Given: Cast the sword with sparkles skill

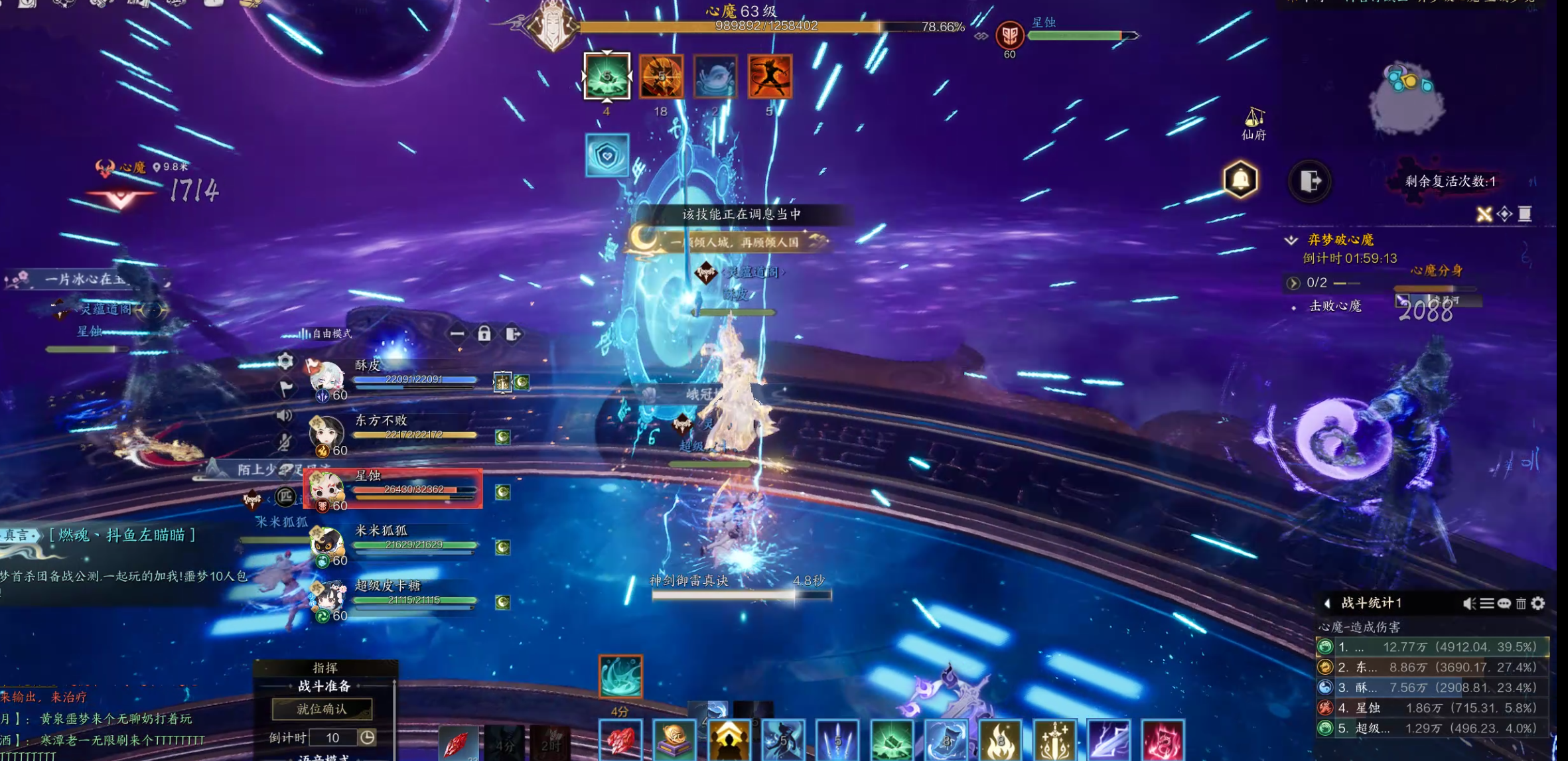Looking at the screenshot, I should tap(1054, 740).
